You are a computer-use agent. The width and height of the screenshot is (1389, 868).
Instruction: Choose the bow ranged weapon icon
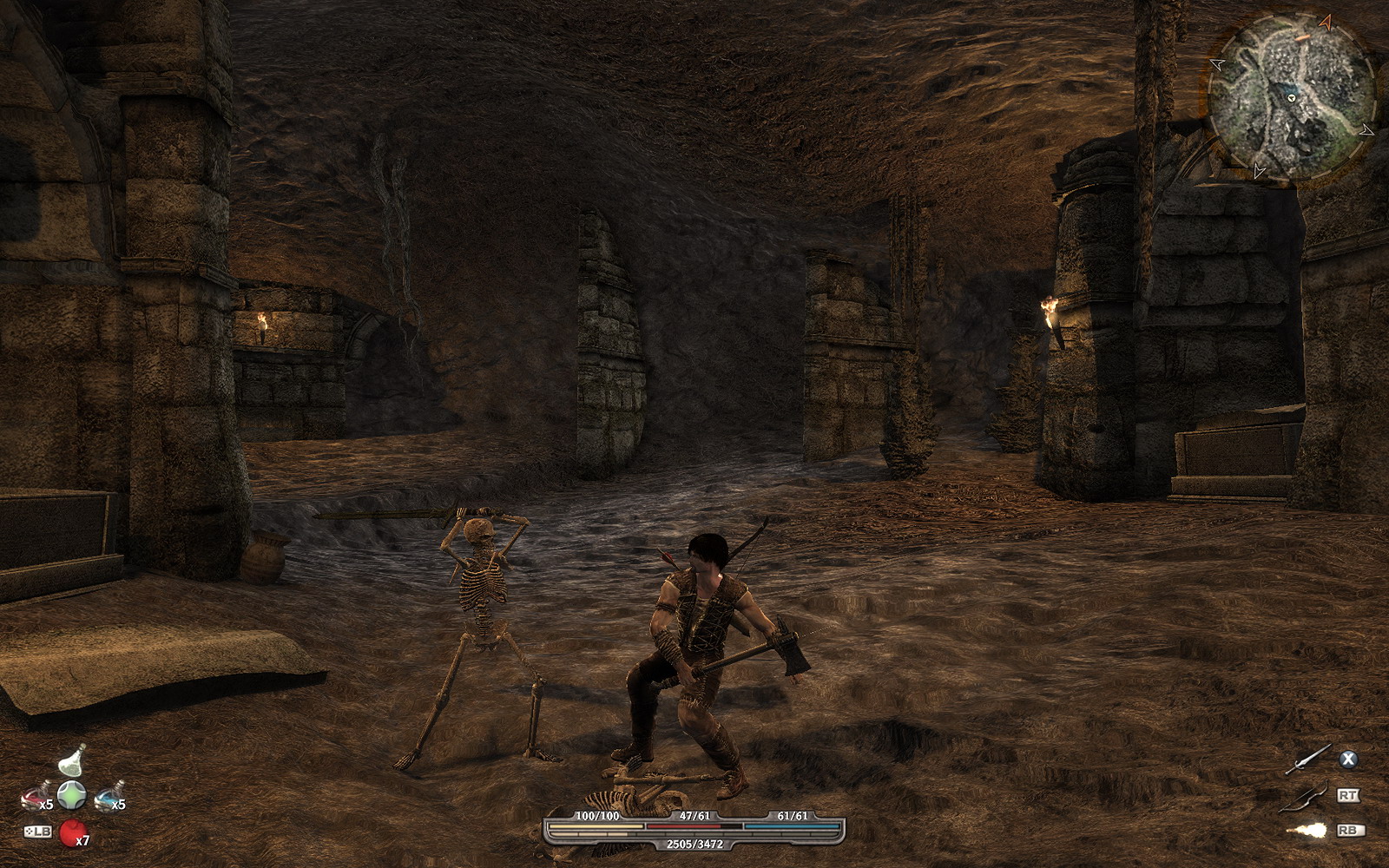1308,795
